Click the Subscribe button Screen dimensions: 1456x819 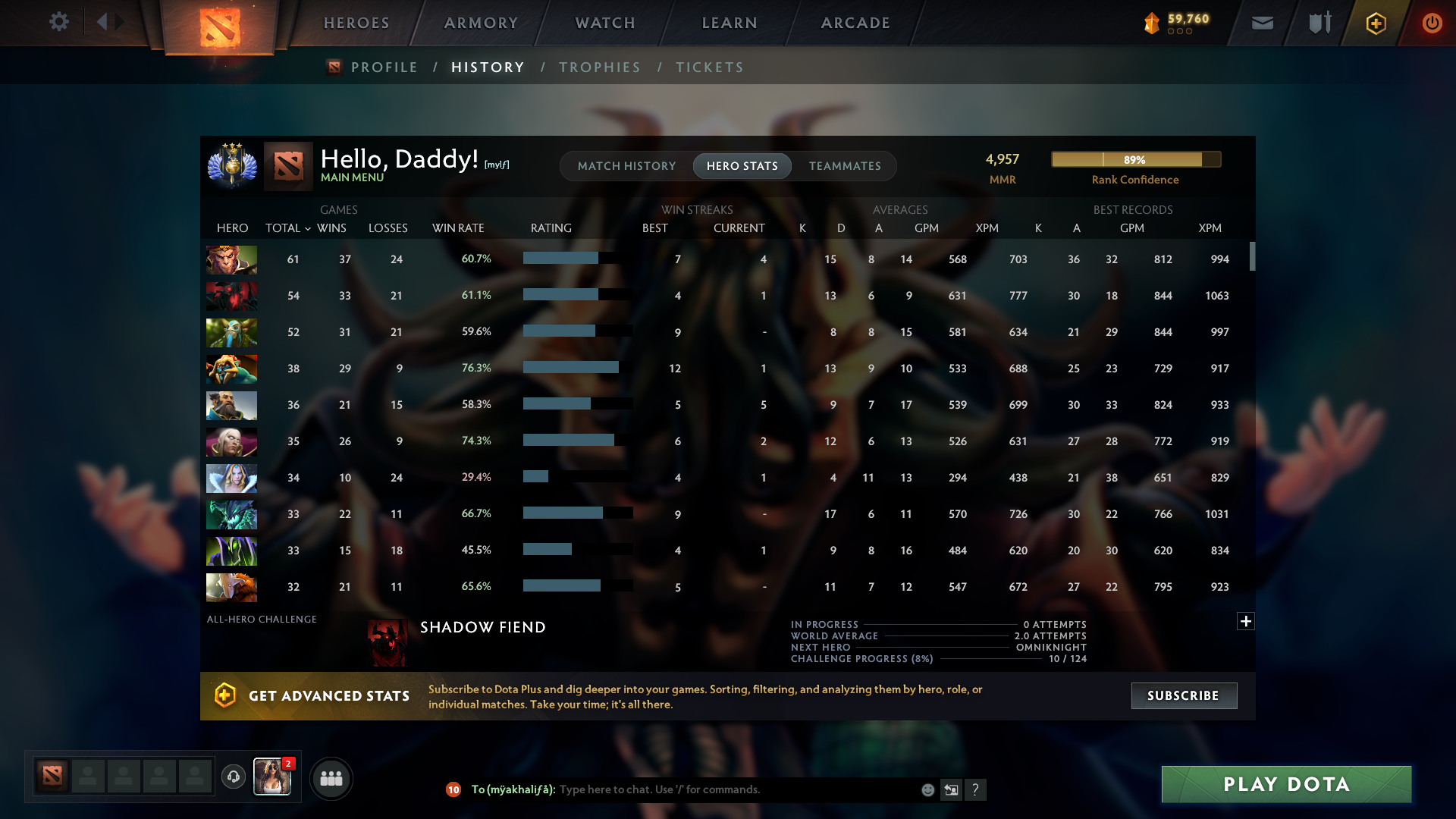click(x=1183, y=695)
